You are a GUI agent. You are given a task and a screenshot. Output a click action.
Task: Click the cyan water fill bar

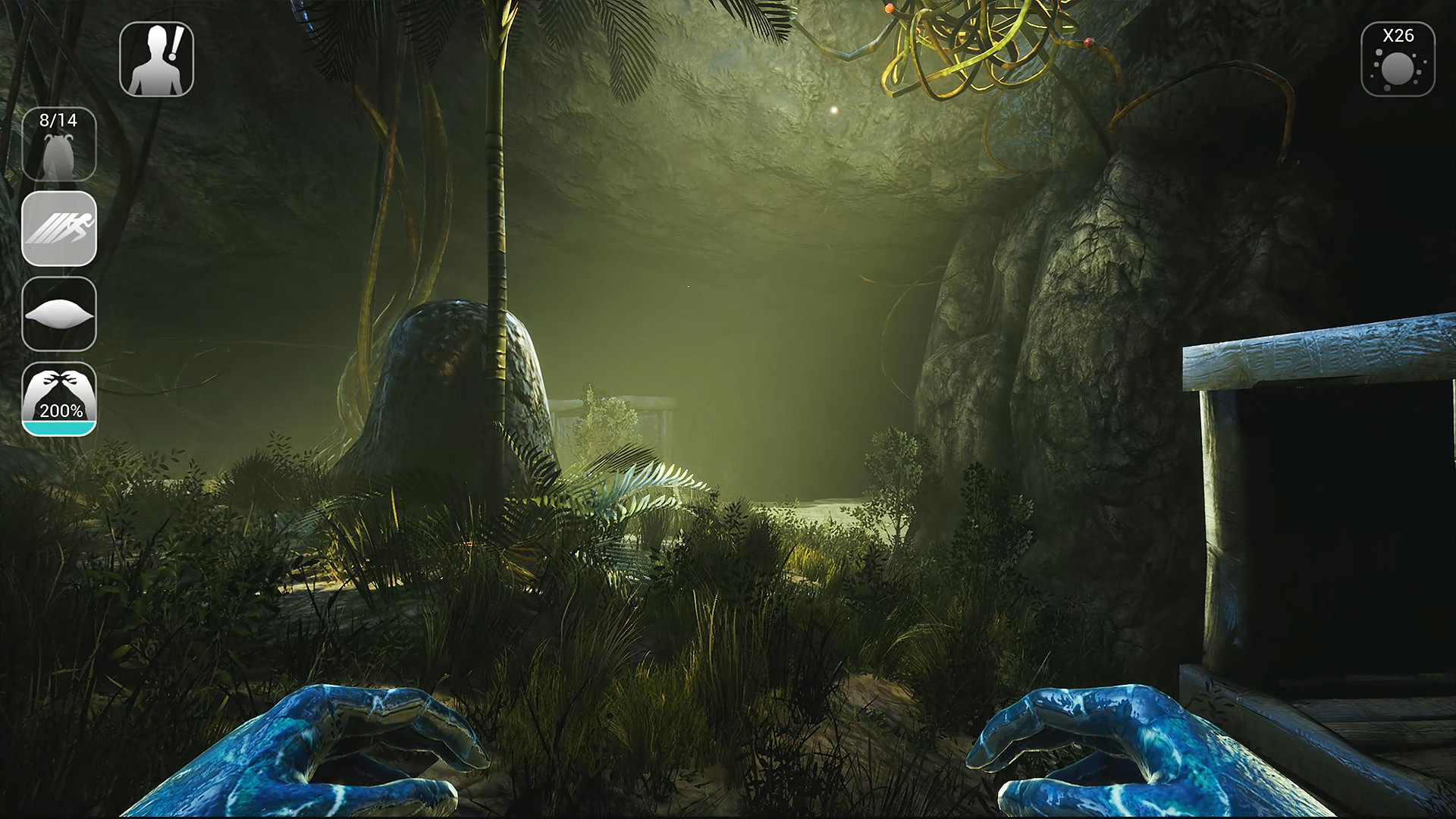(59, 427)
